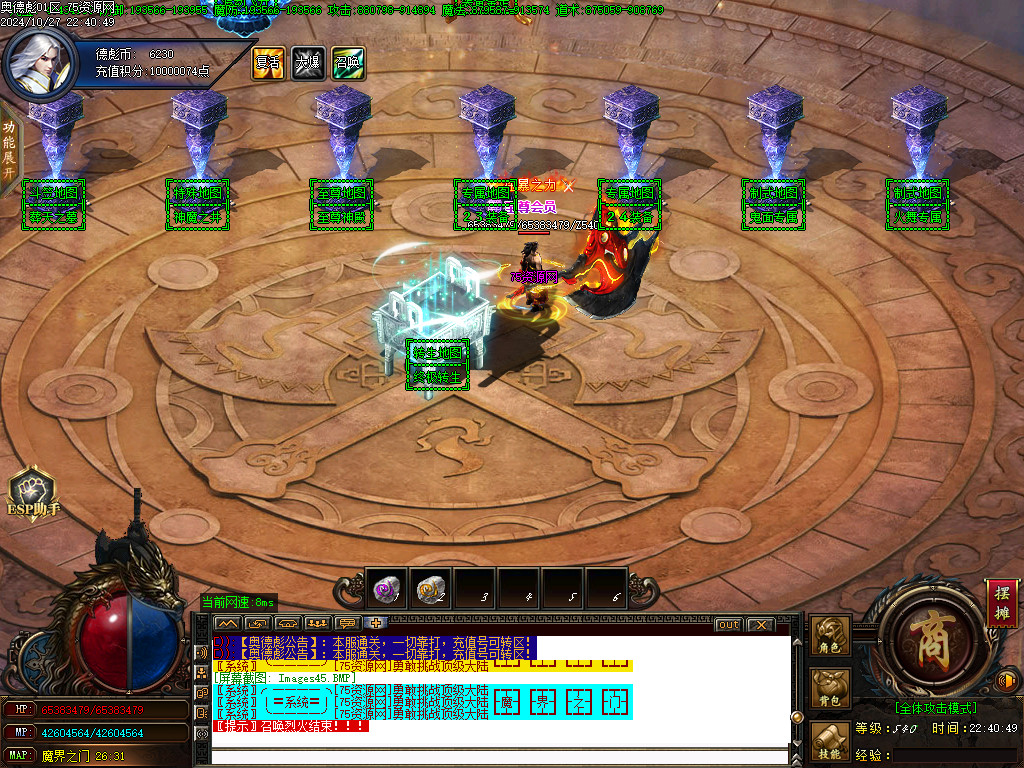
Task: Toggle the sound speaker icon
Action: pyautogui.click(x=1008, y=681)
